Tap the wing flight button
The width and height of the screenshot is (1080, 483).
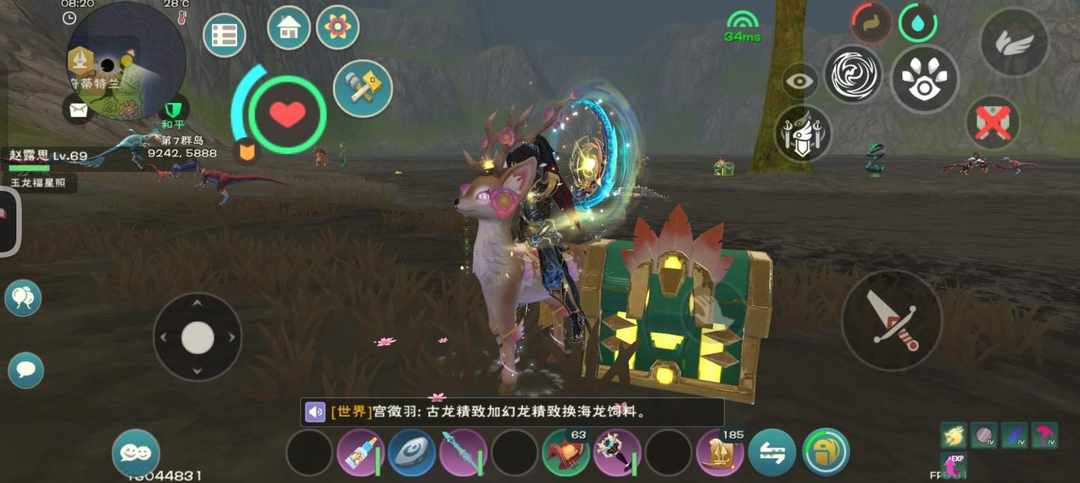pyautogui.click(x=1014, y=42)
